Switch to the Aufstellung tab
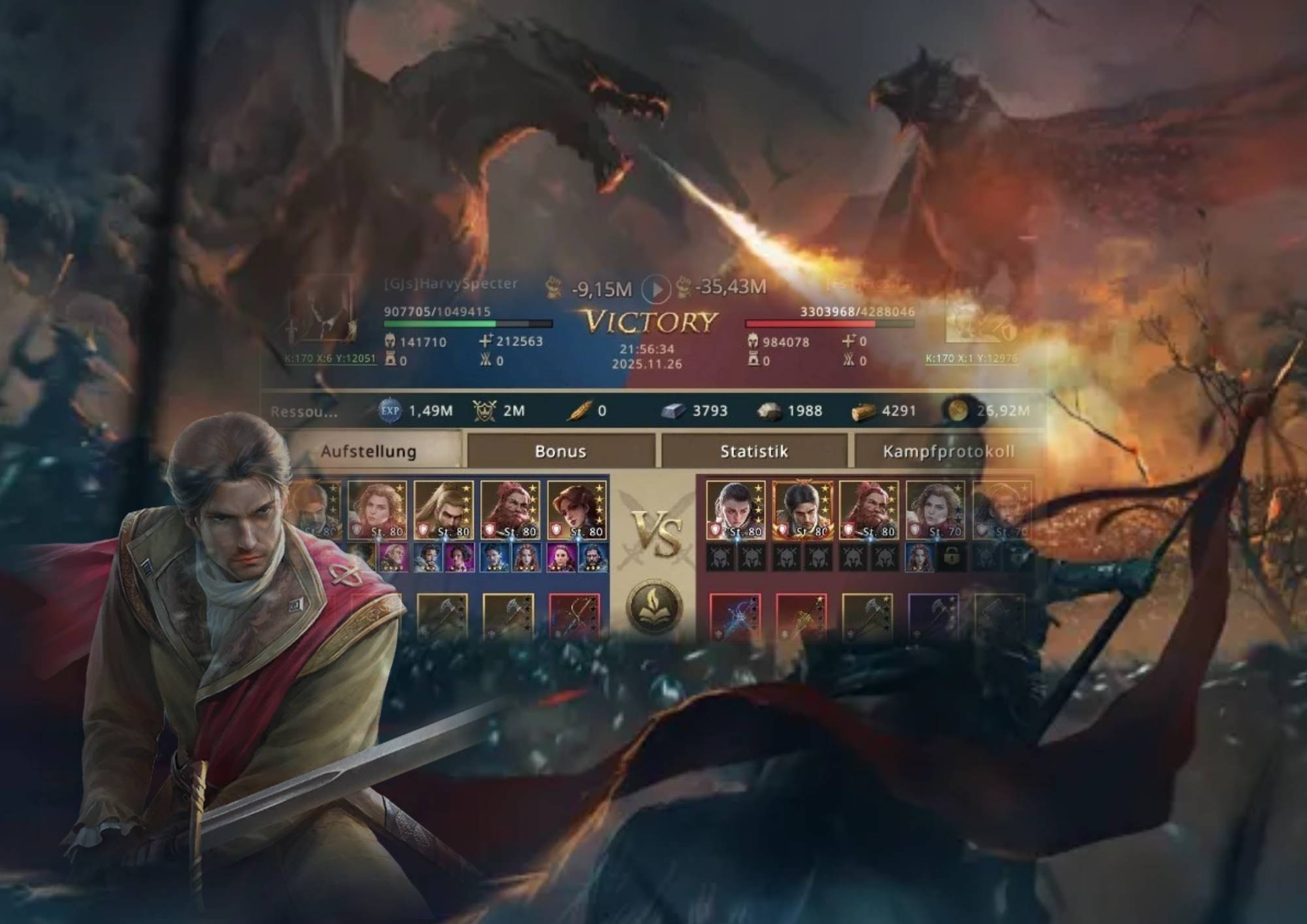Image resolution: width=1307 pixels, height=924 pixels. point(369,452)
